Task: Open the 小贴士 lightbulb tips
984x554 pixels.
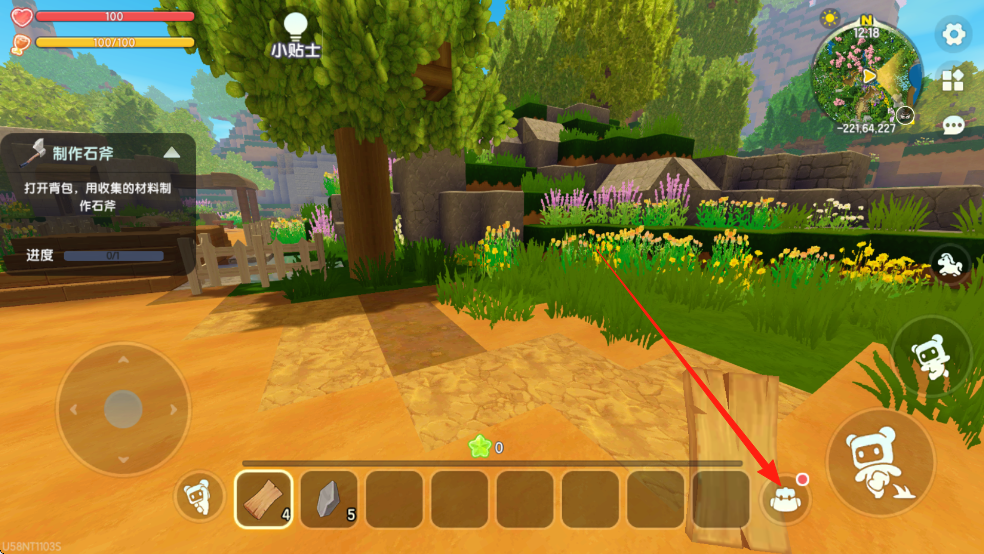Action: (x=294, y=34)
